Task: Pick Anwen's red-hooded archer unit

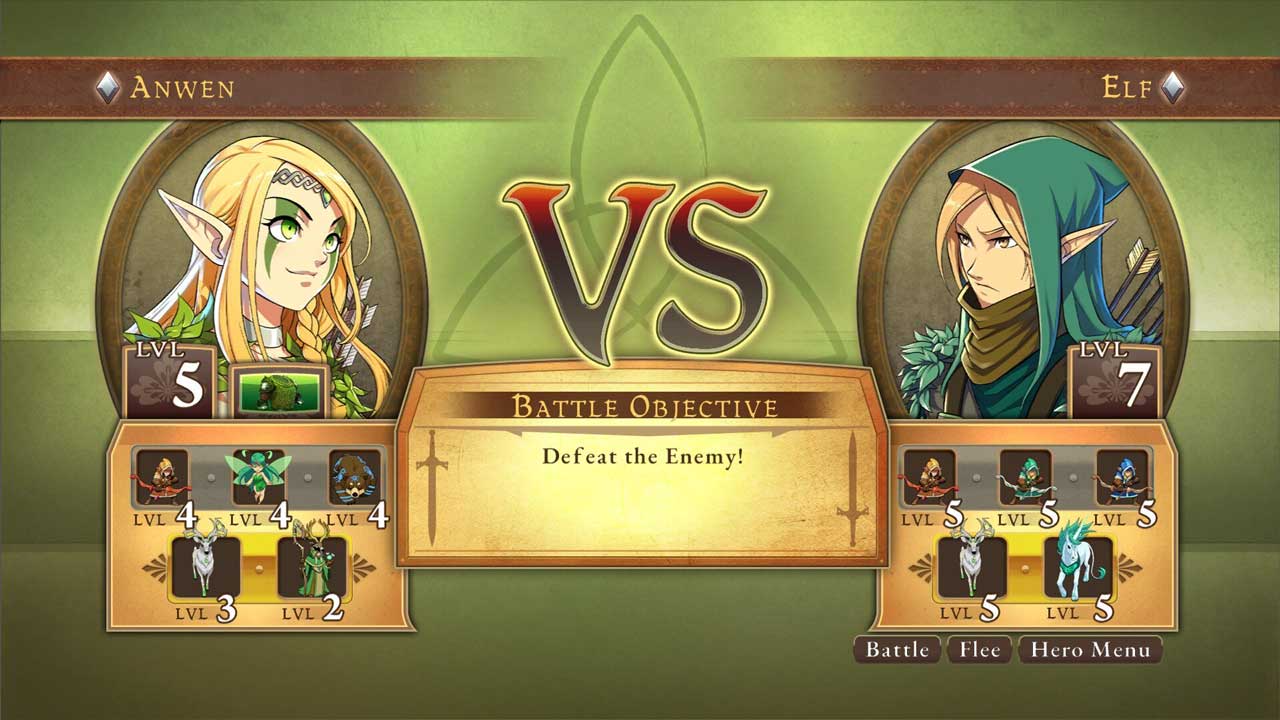Action: 162,477
